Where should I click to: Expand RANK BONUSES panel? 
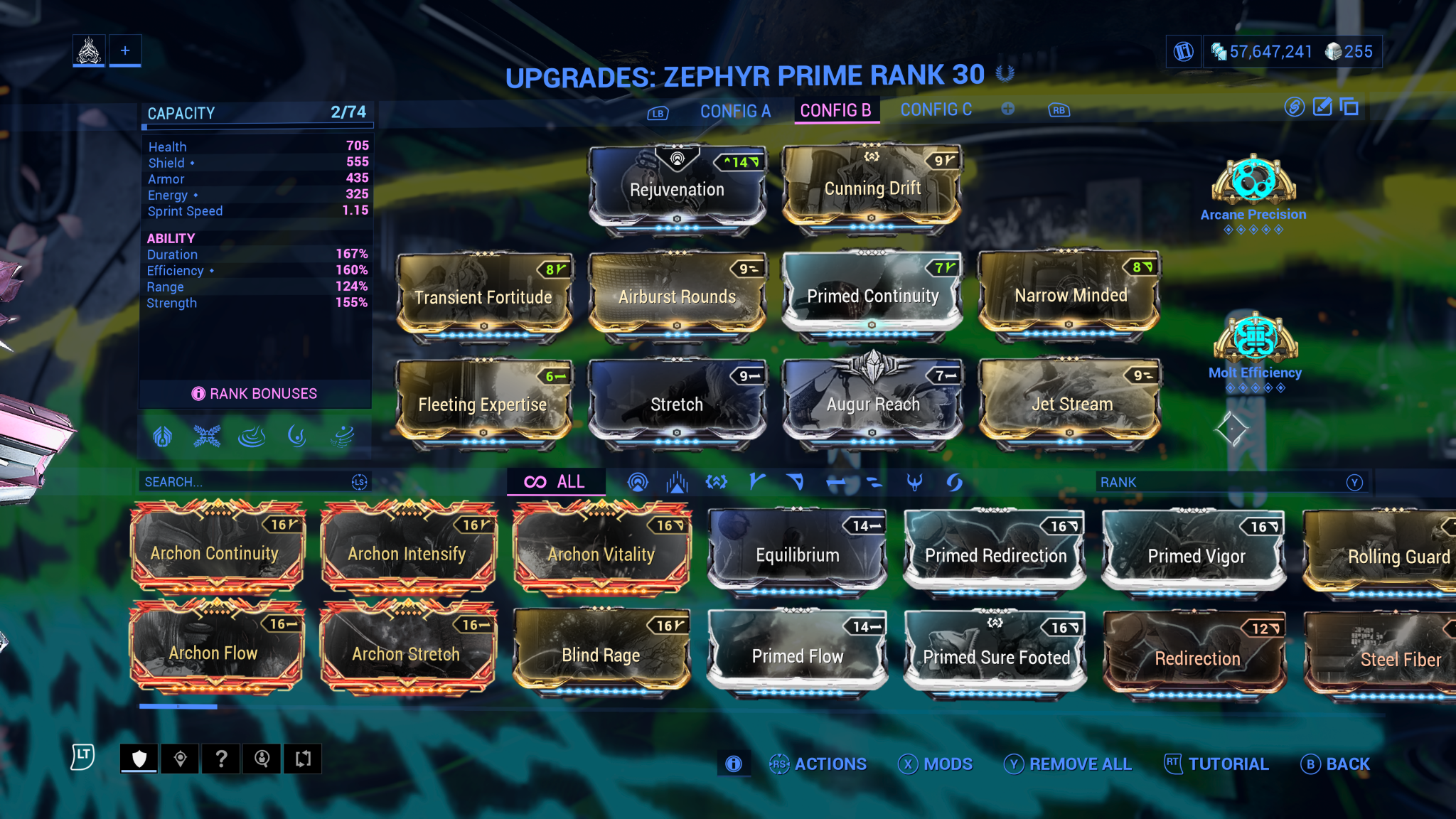click(x=256, y=393)
